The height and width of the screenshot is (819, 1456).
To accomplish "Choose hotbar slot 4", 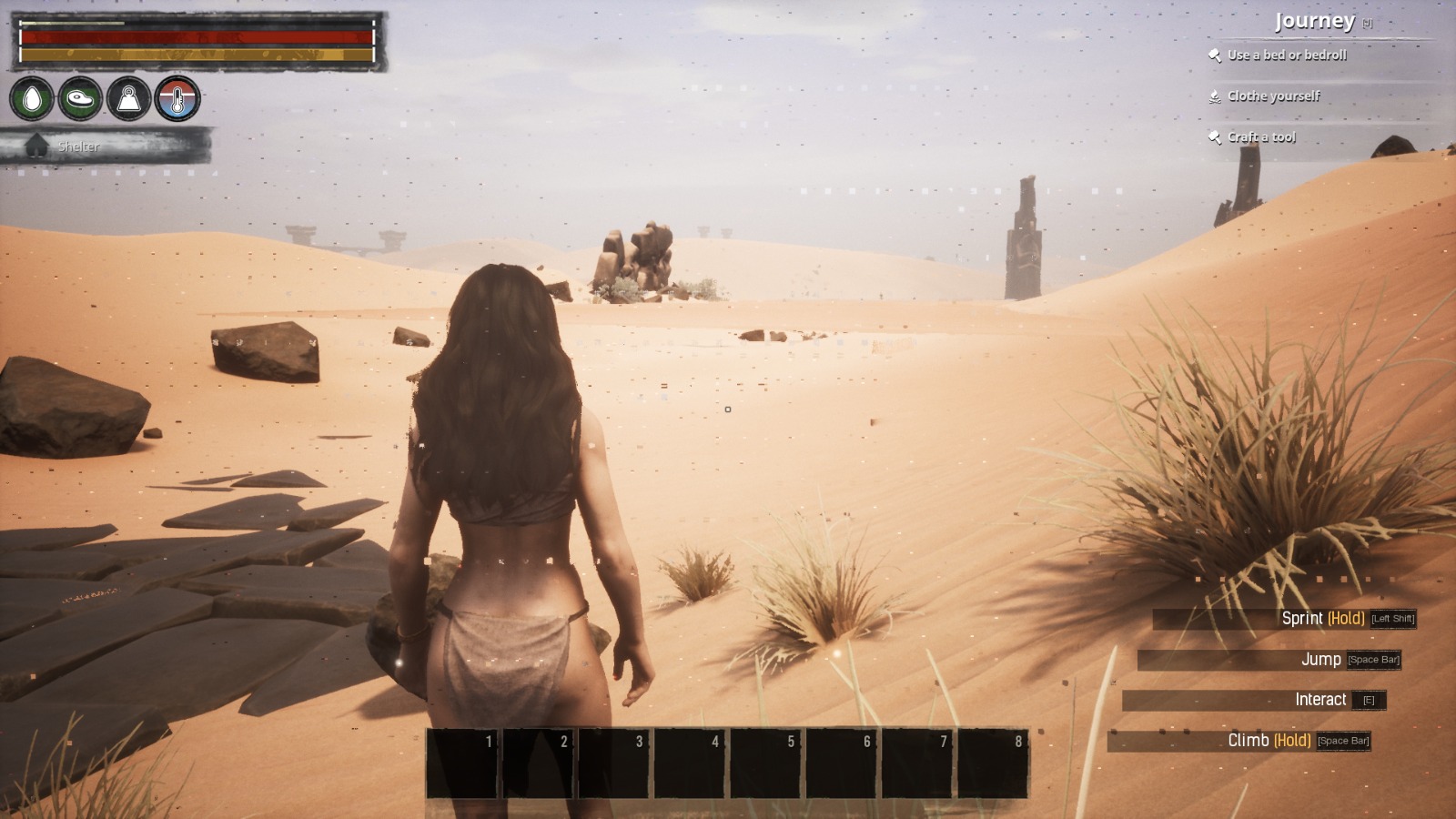I will point(691,764).
